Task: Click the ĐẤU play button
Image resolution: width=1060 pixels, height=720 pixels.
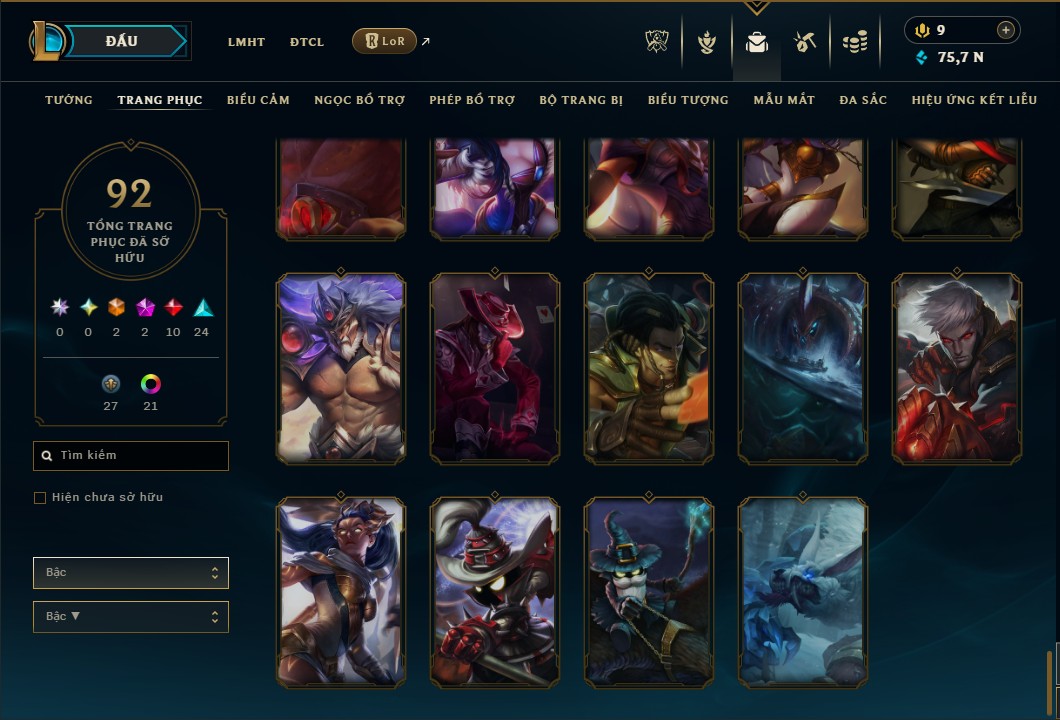Action: (120, 41)
